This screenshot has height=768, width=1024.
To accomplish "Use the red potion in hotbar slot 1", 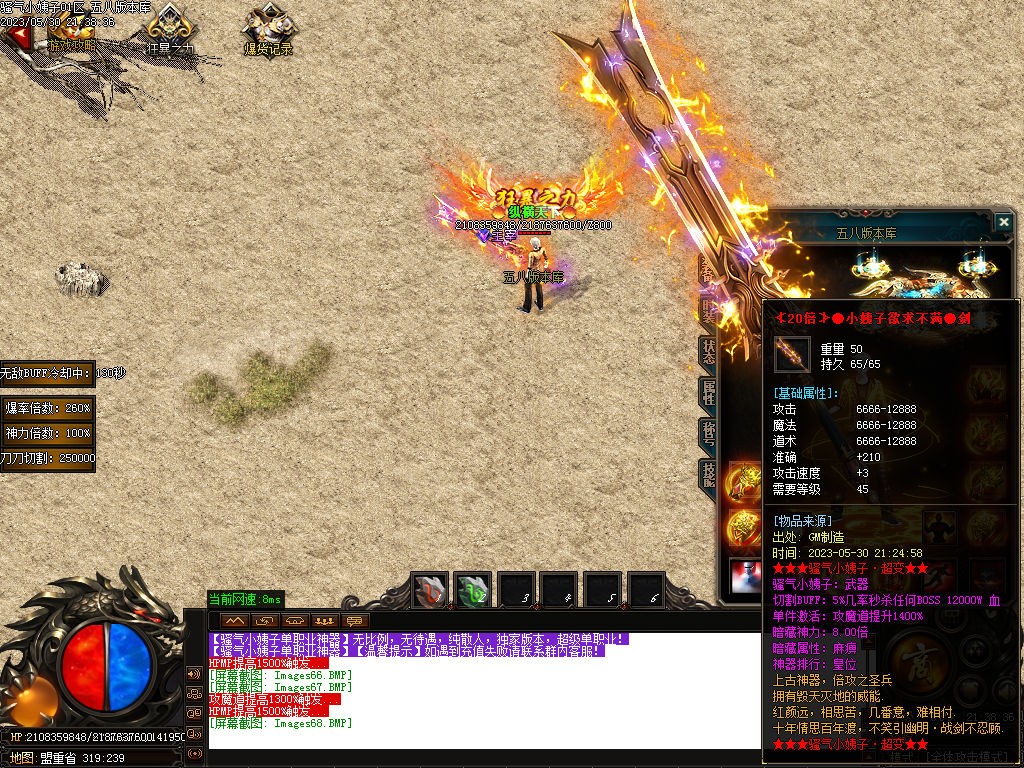I will [431, 591].
